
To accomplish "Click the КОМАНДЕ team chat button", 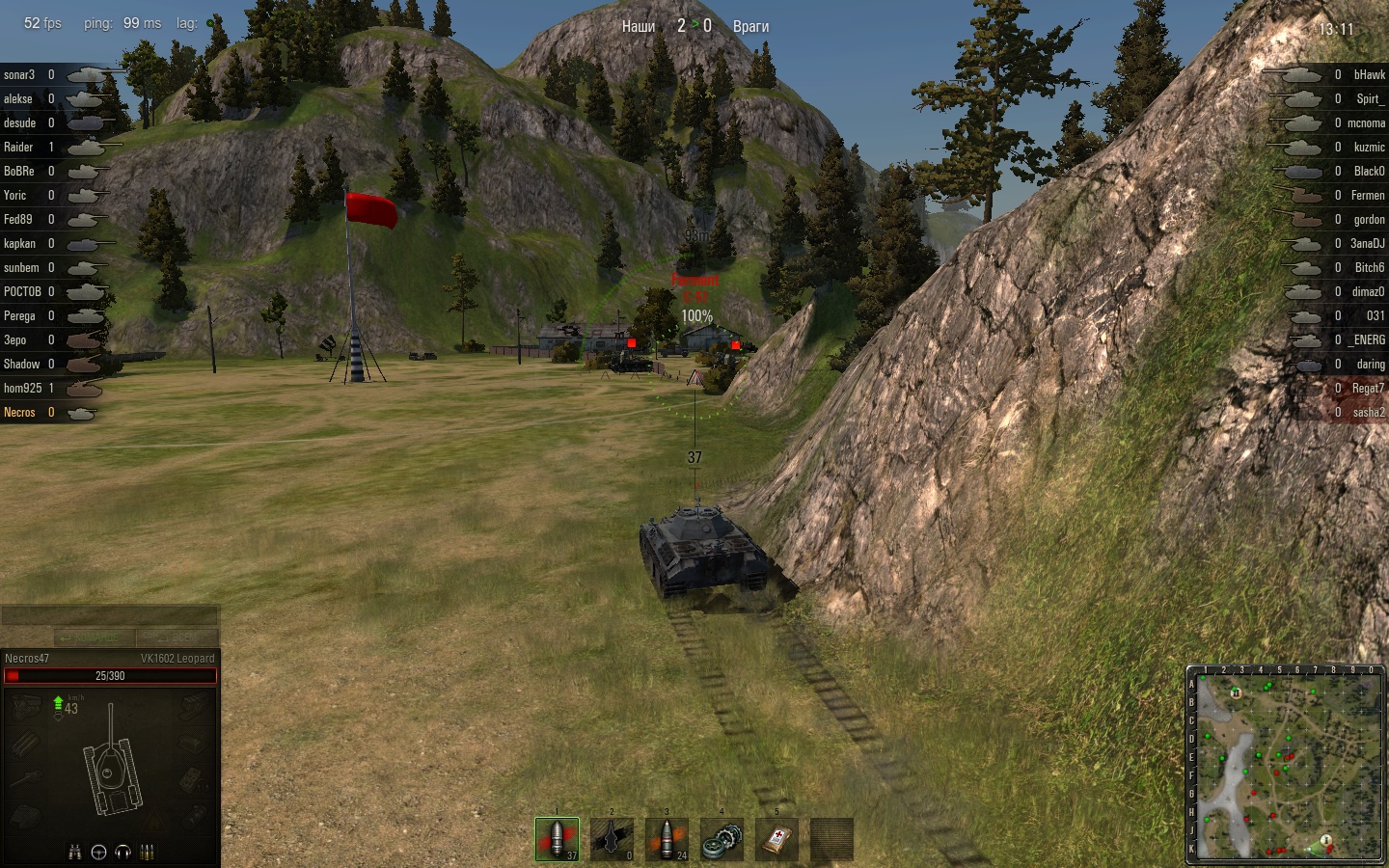I will click(x=95, y=637).
